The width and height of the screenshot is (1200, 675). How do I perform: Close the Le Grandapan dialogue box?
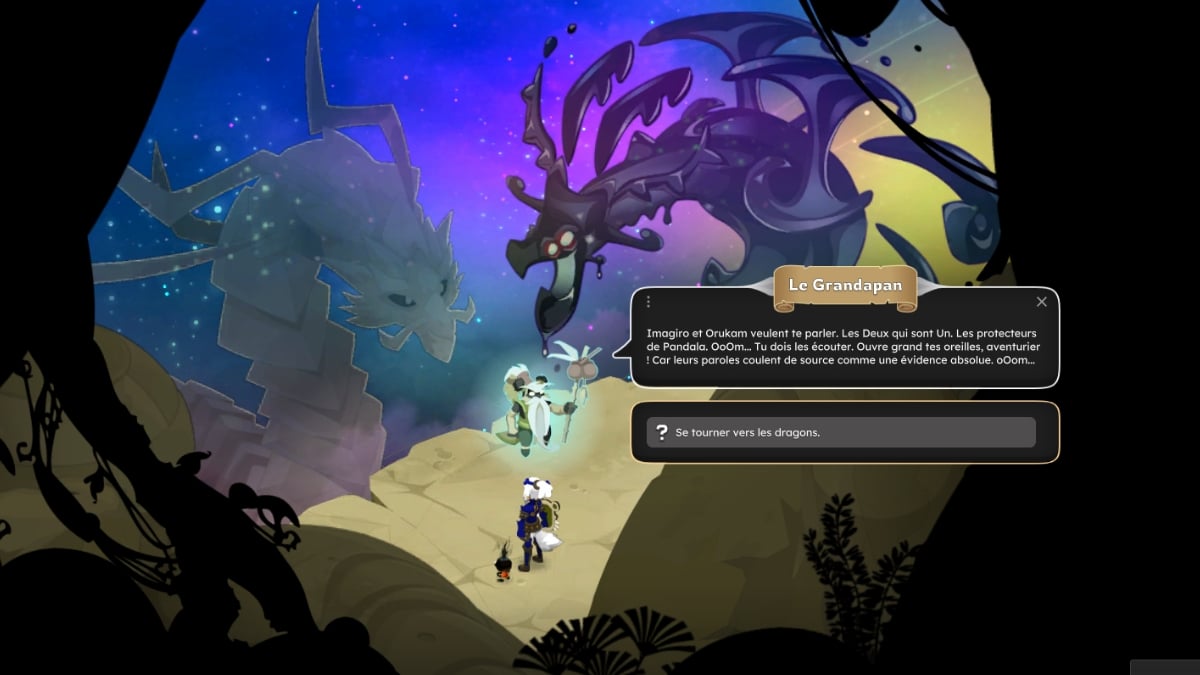[x=1041, y=302]
